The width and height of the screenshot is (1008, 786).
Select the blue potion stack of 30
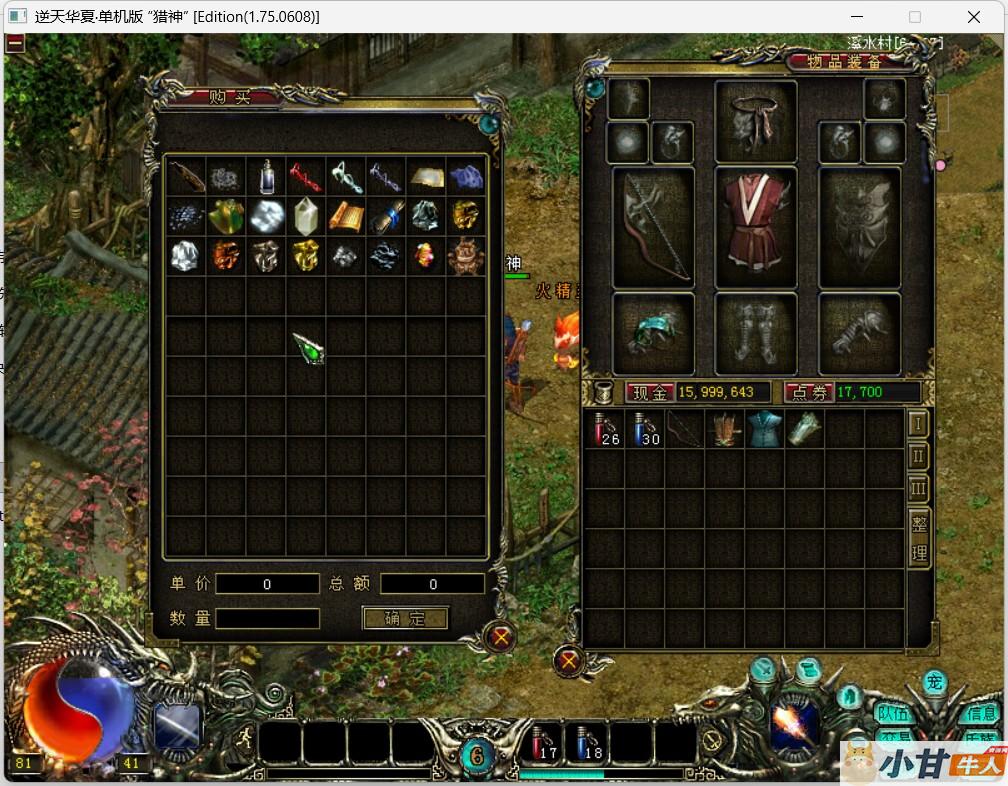[644, 428]
